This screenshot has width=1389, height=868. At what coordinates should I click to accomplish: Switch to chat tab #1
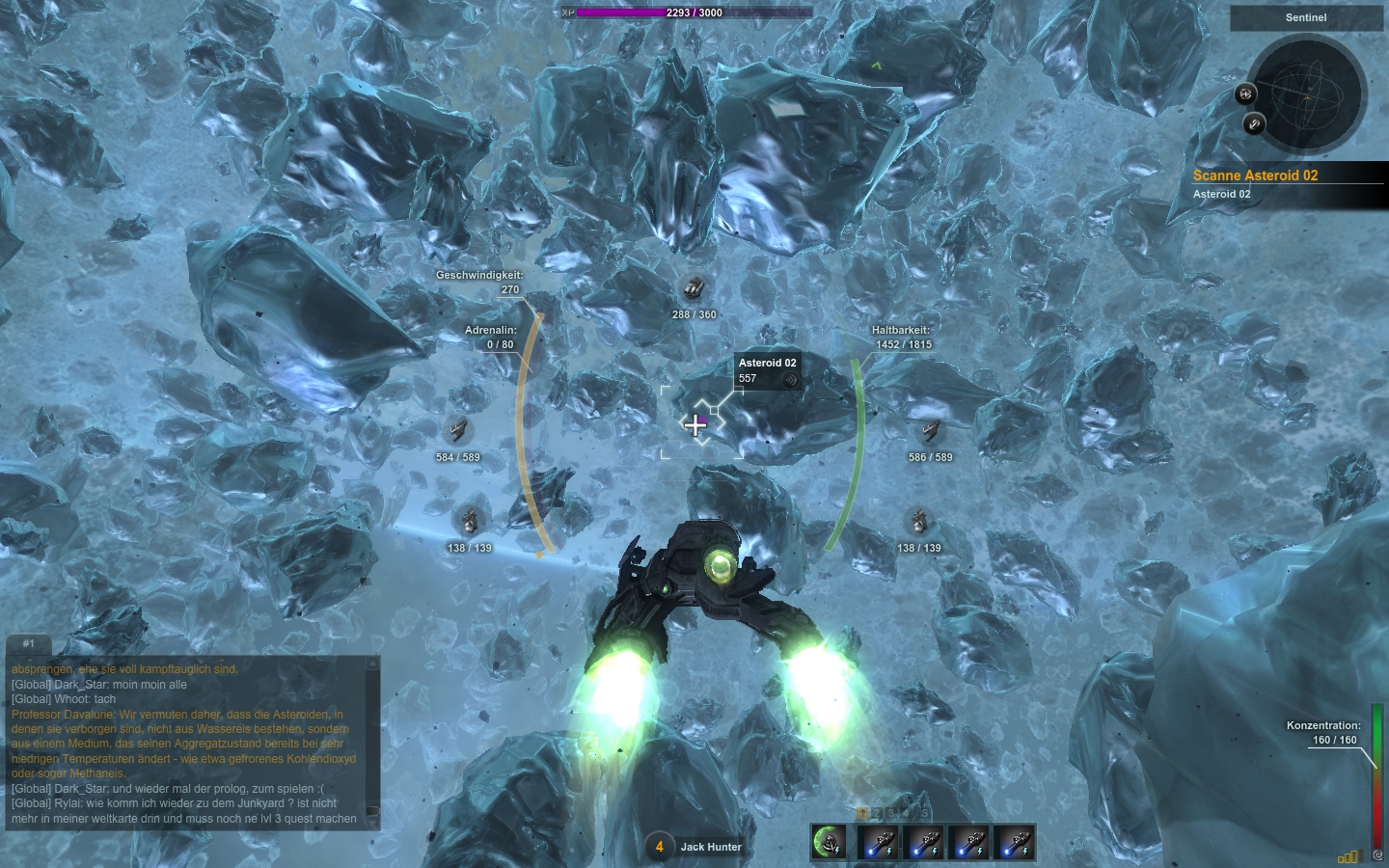tap(29, 643)
